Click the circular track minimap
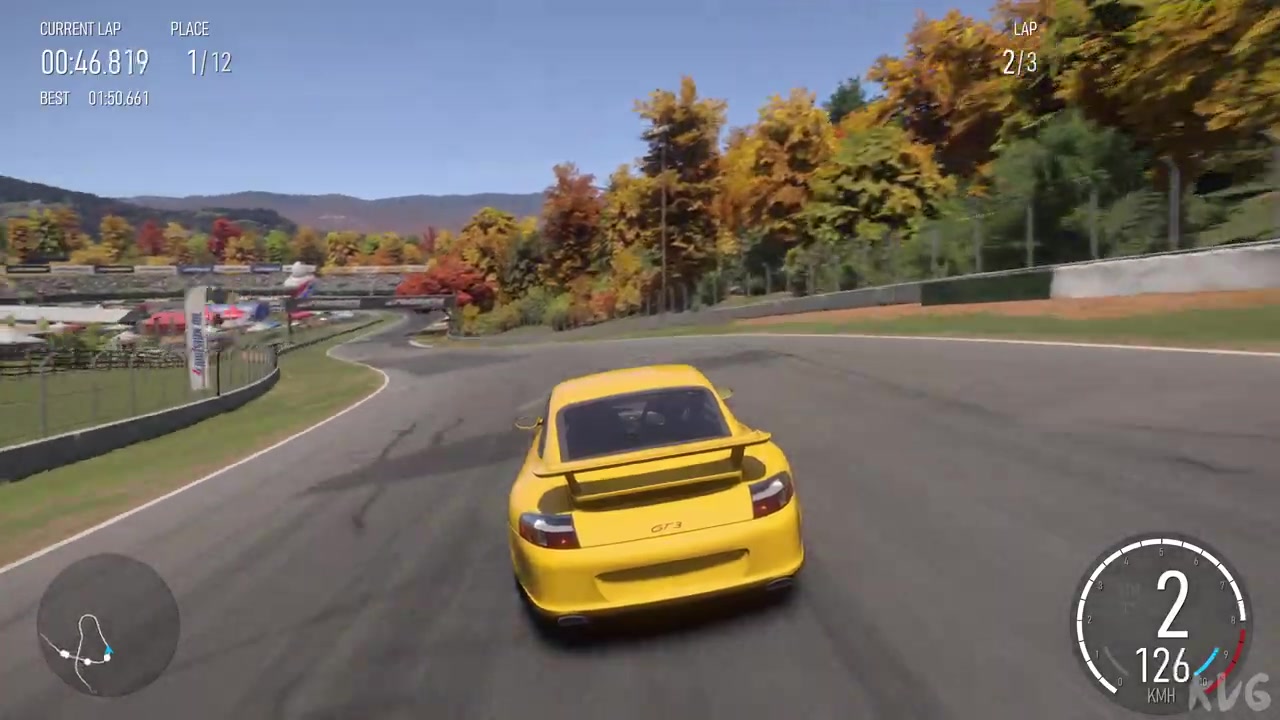 click(108, 624)
